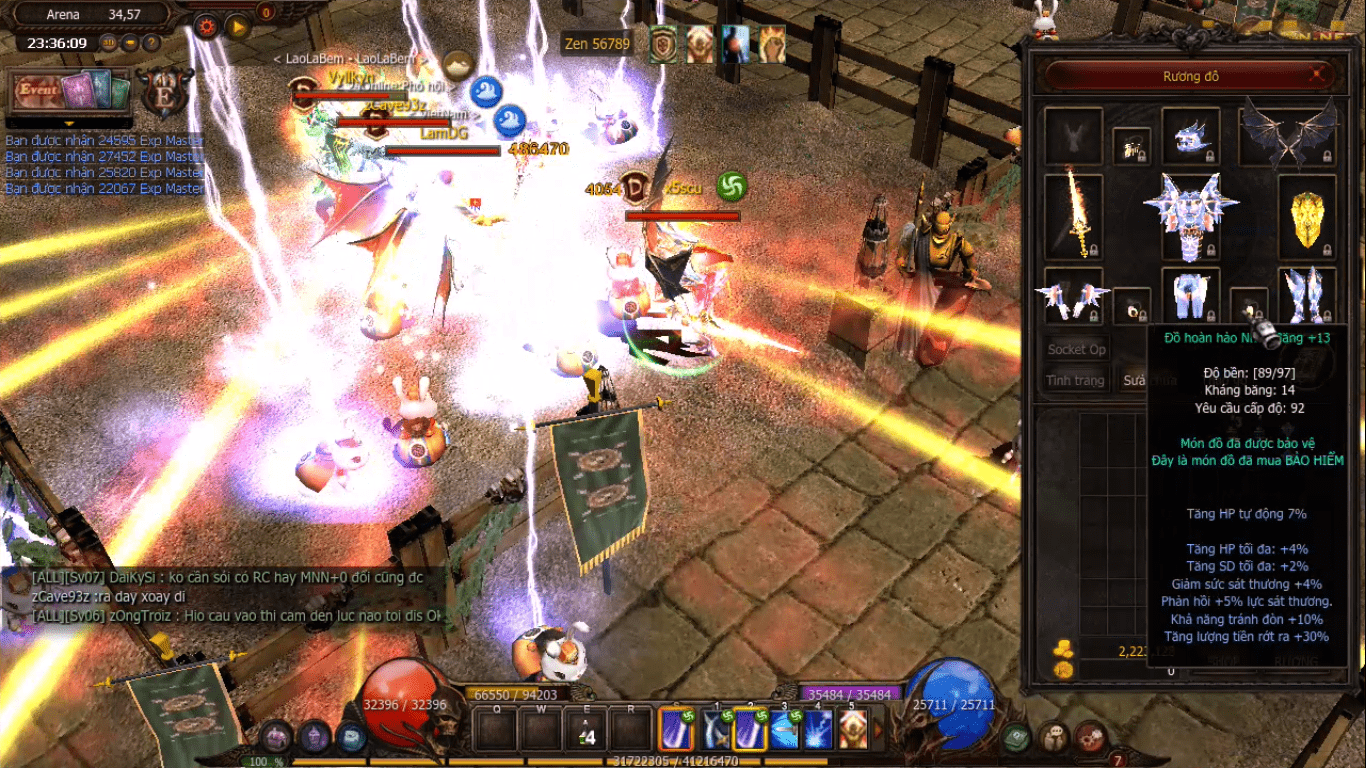This screenshot has height=768, width=1366.
Task: Select the spiked chest armor slot
Action: pos(1190,215)
